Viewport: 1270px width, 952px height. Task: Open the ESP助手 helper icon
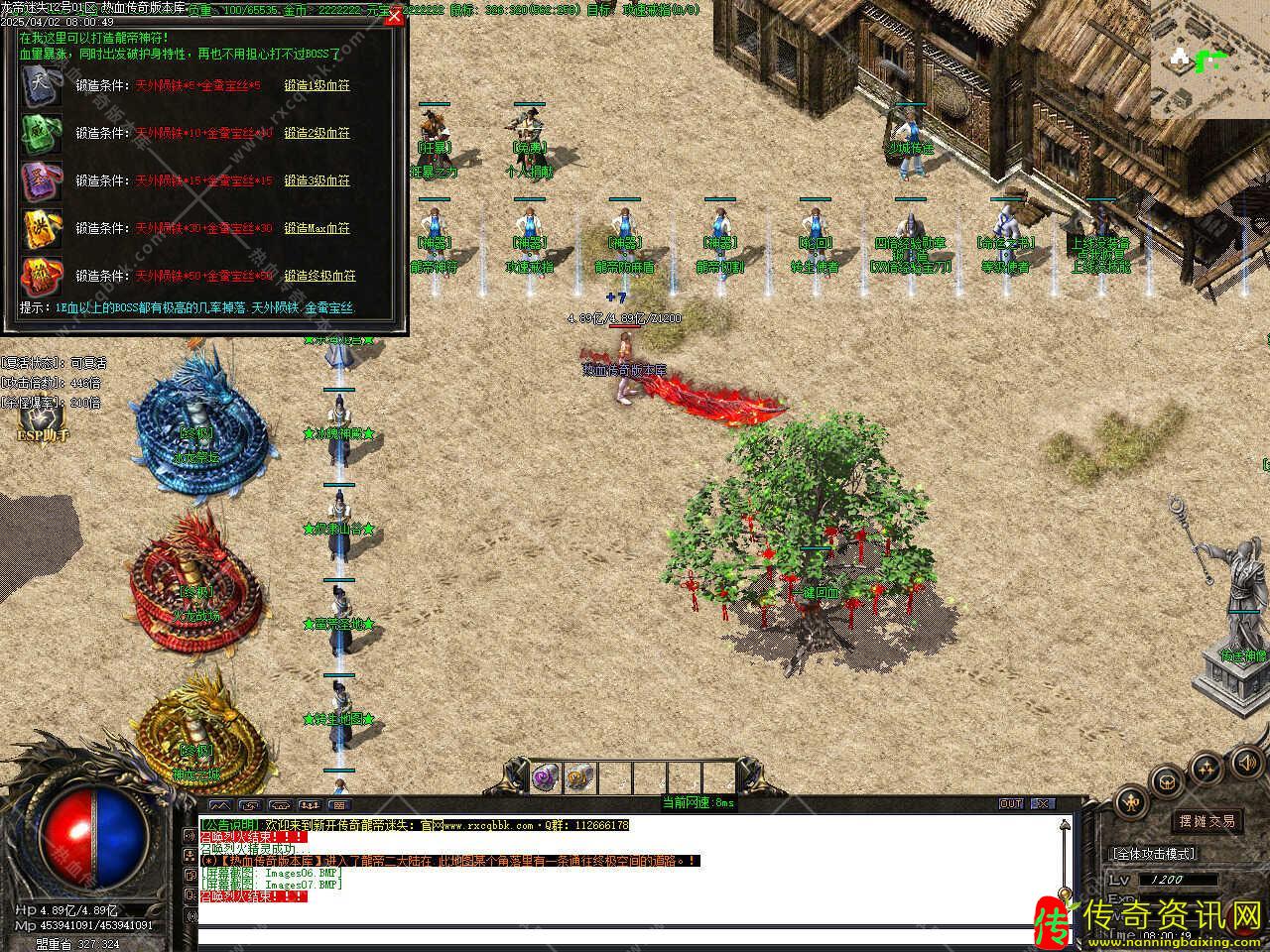tap(43, 427)
